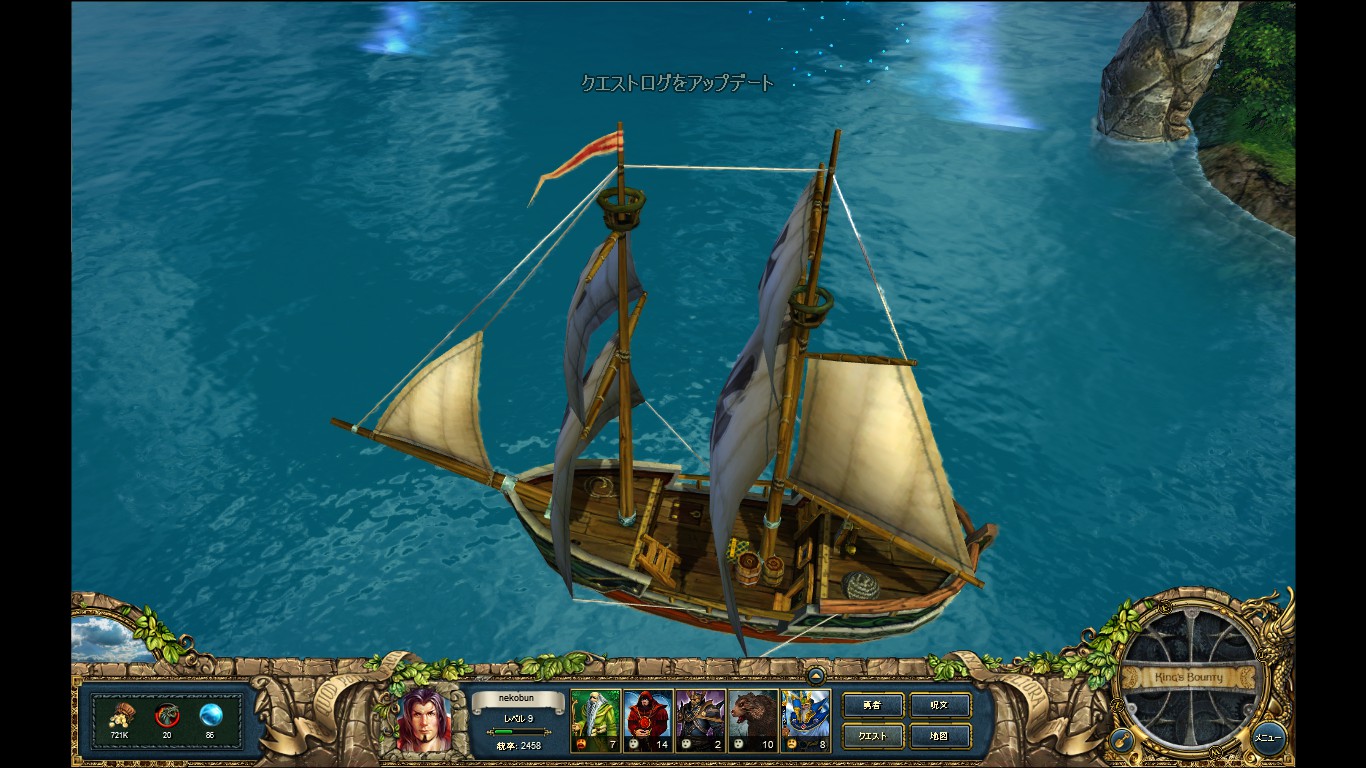Open the メニュー game menu

pos(1268,738)
